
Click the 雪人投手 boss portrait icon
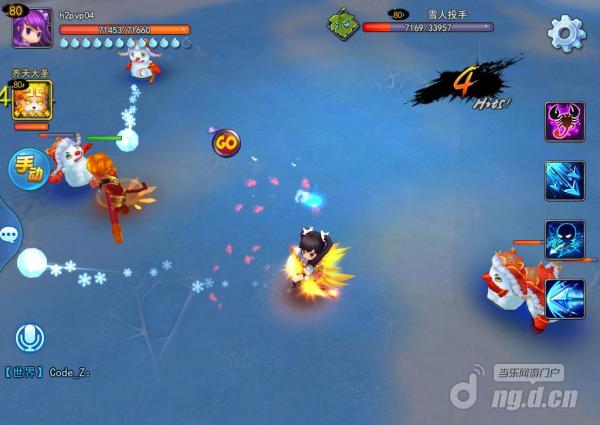tap(343, 23)
